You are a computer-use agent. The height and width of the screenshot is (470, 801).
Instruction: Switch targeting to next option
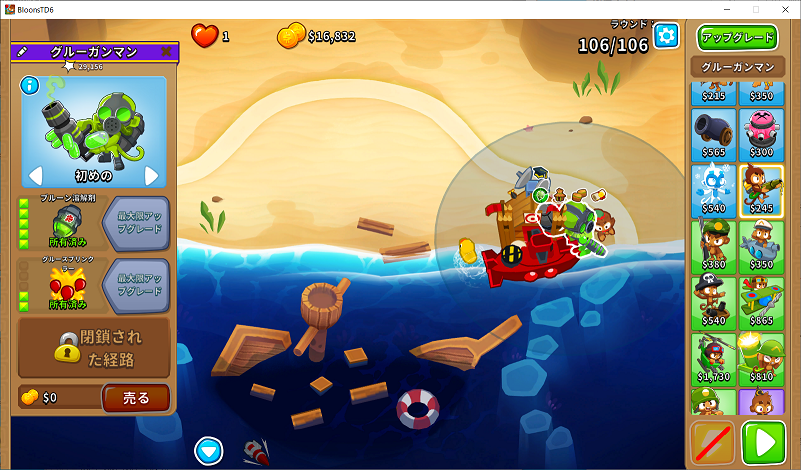152,176
